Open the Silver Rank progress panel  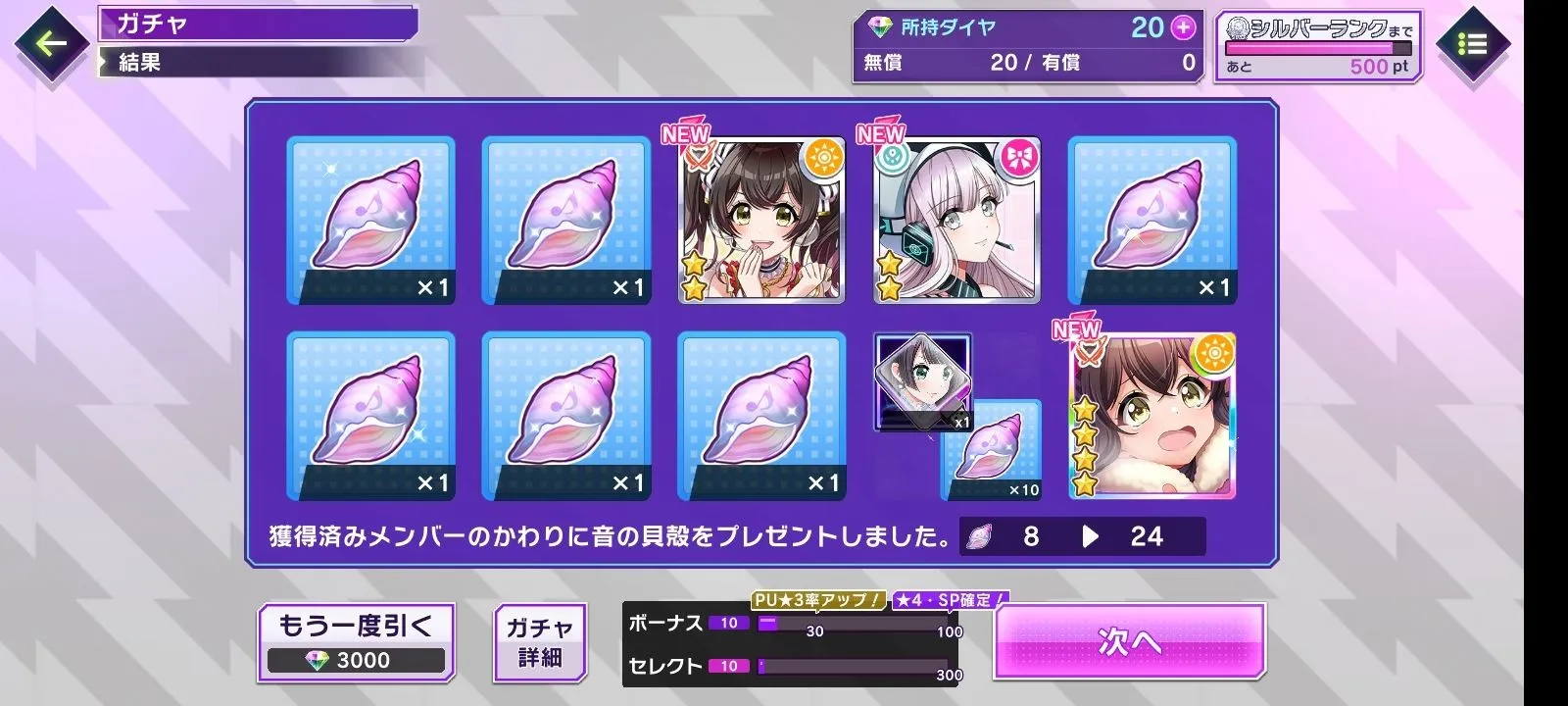click(x=1318, y=46)
